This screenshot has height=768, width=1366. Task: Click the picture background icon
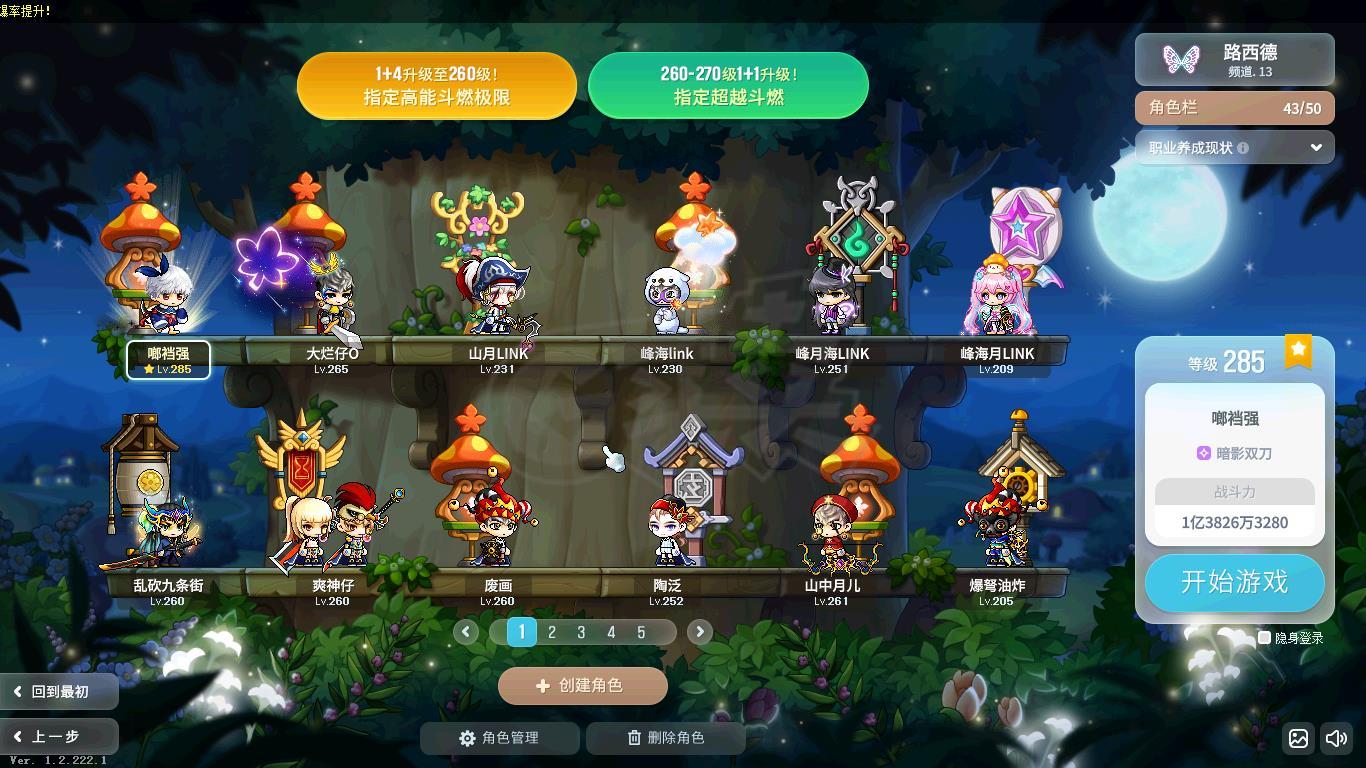(1298, 739)
